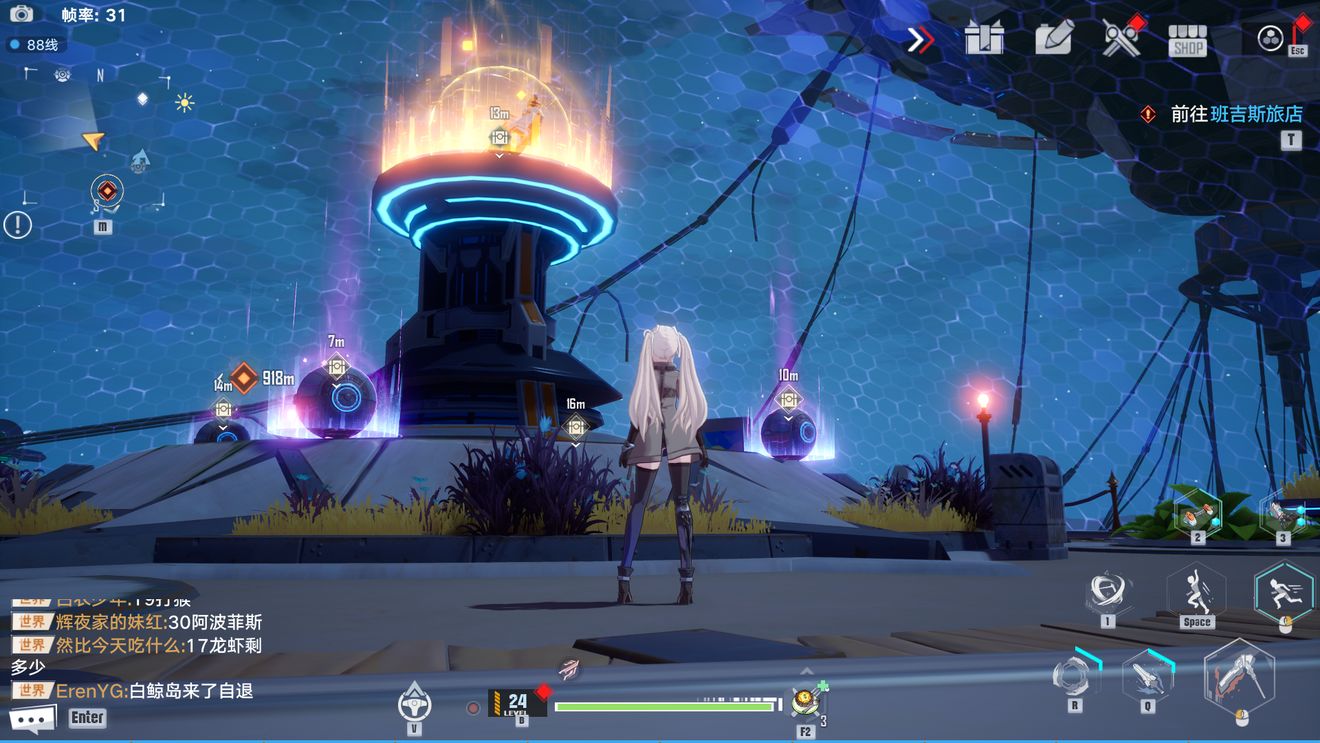Expand the double-arrow top menu
Image resolution: width=1320 pixels, height=743 pixels.
click(920, 40)
